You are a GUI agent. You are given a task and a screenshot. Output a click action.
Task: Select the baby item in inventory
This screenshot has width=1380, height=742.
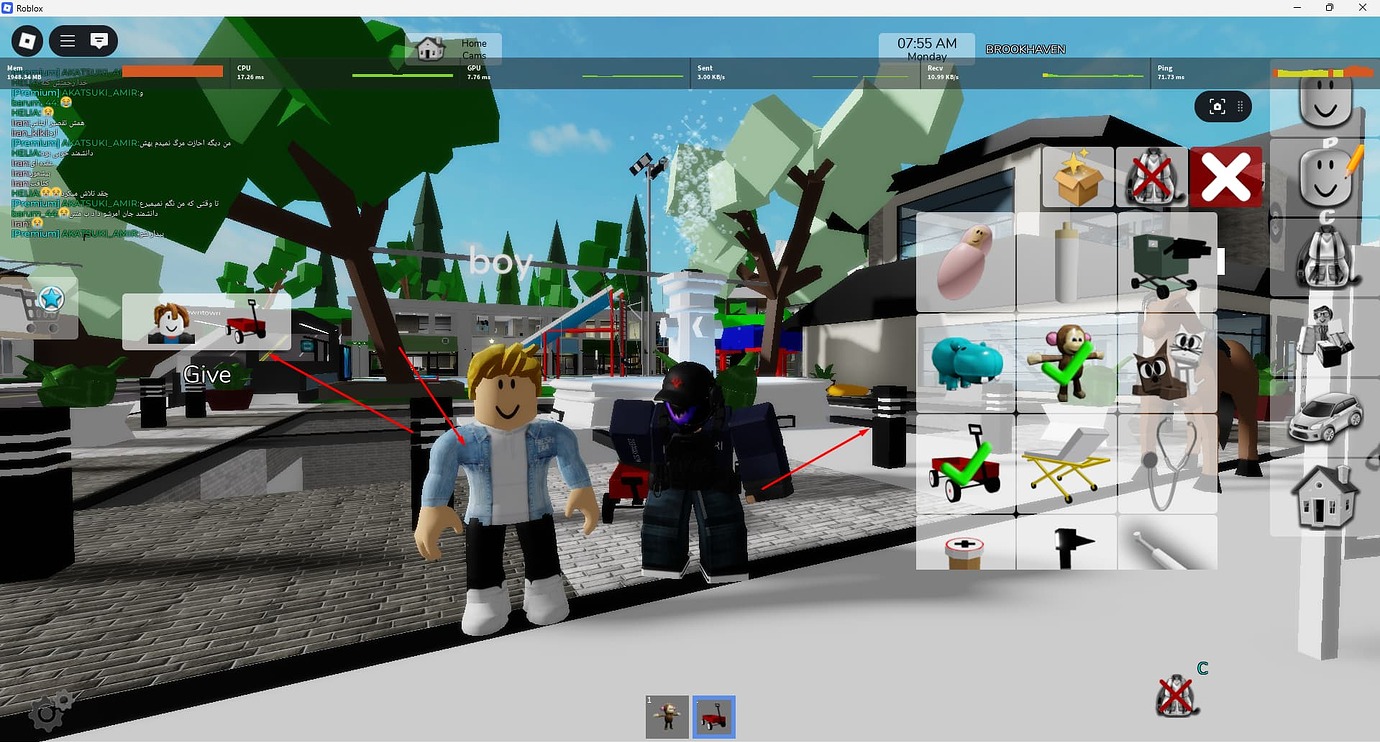964,260
